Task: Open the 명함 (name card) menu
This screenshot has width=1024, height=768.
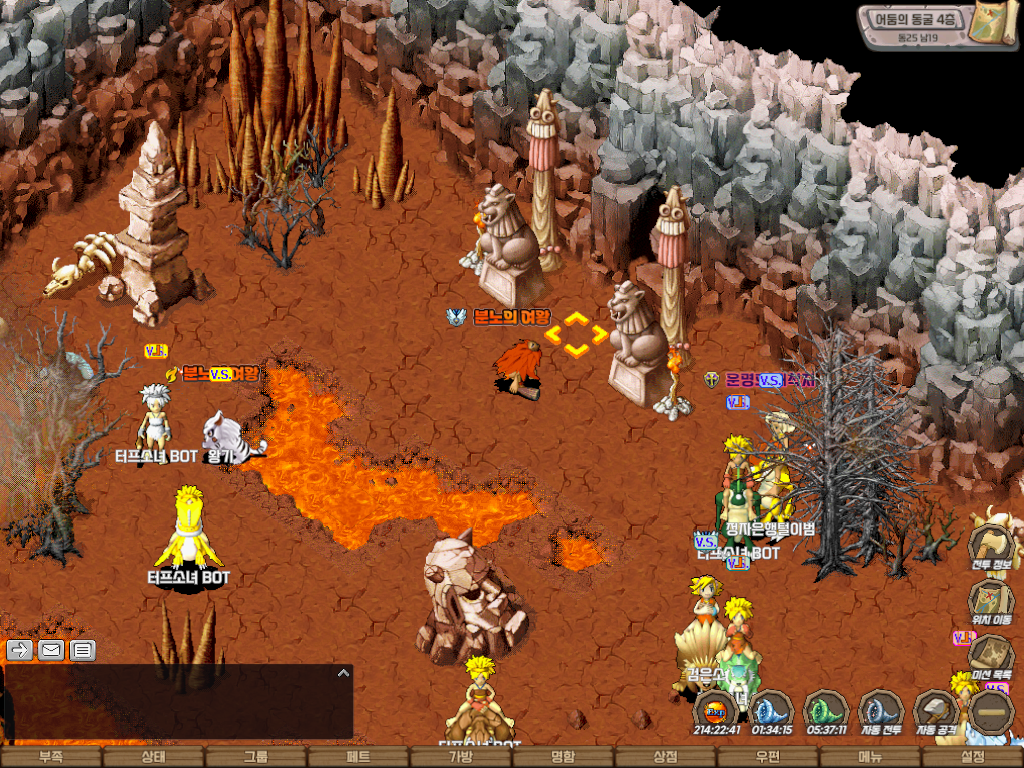Action: 563,758
